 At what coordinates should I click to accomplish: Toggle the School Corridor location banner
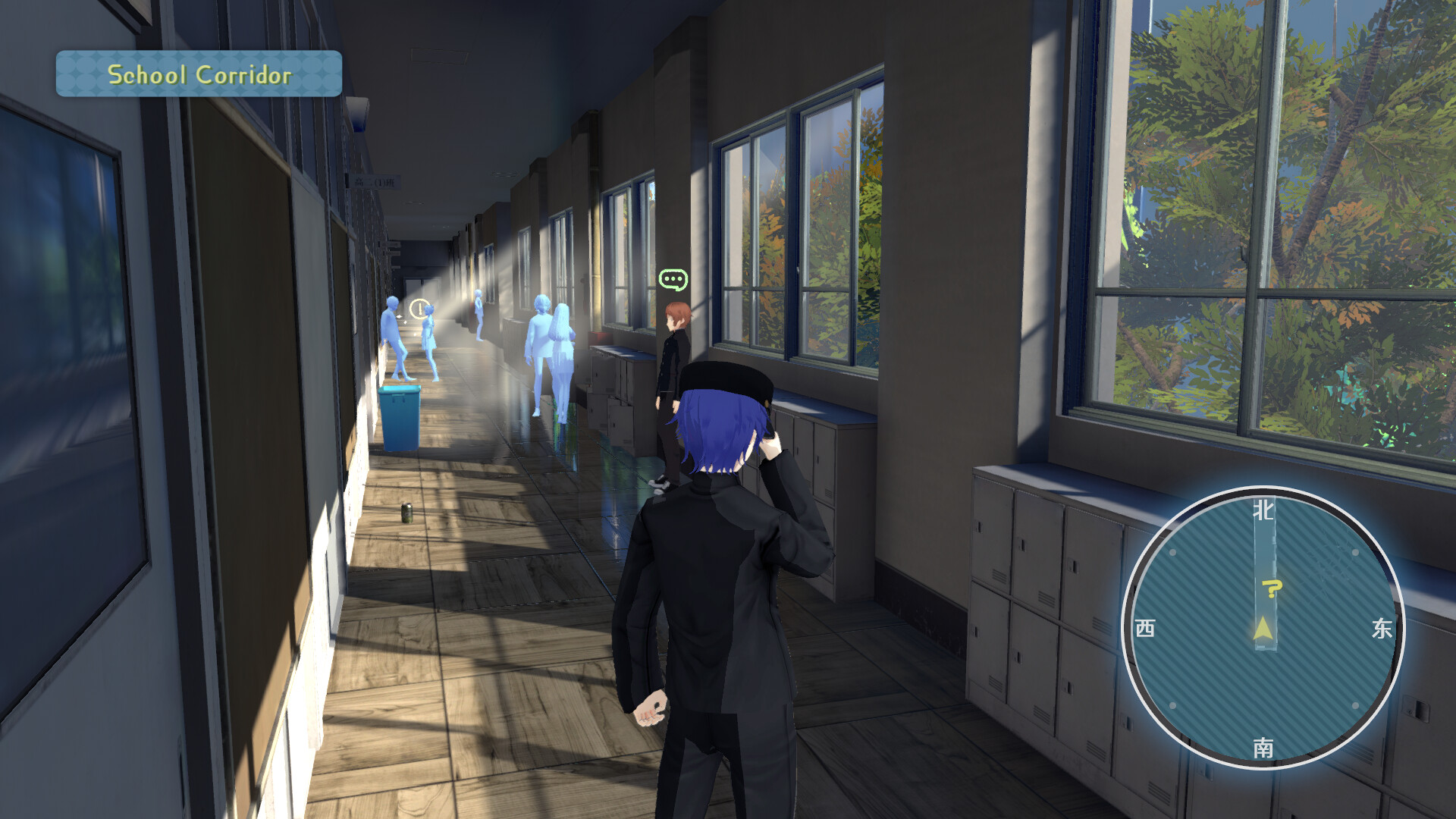199,74
